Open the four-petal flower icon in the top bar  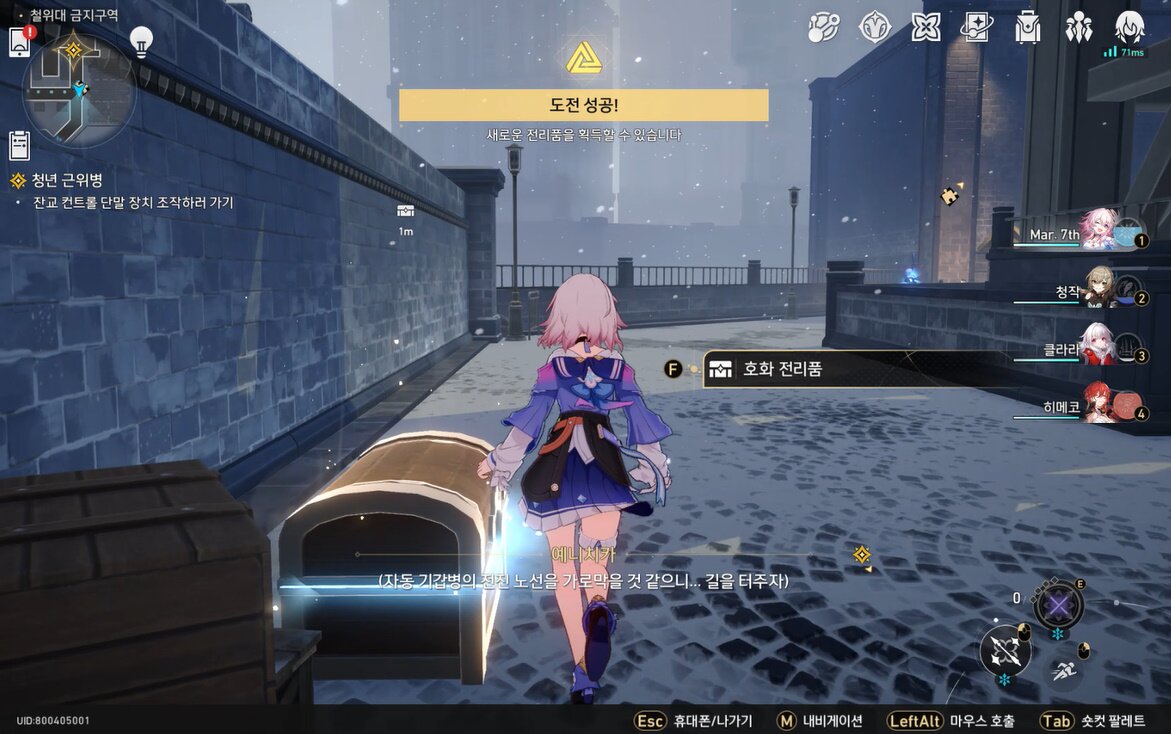926,27
